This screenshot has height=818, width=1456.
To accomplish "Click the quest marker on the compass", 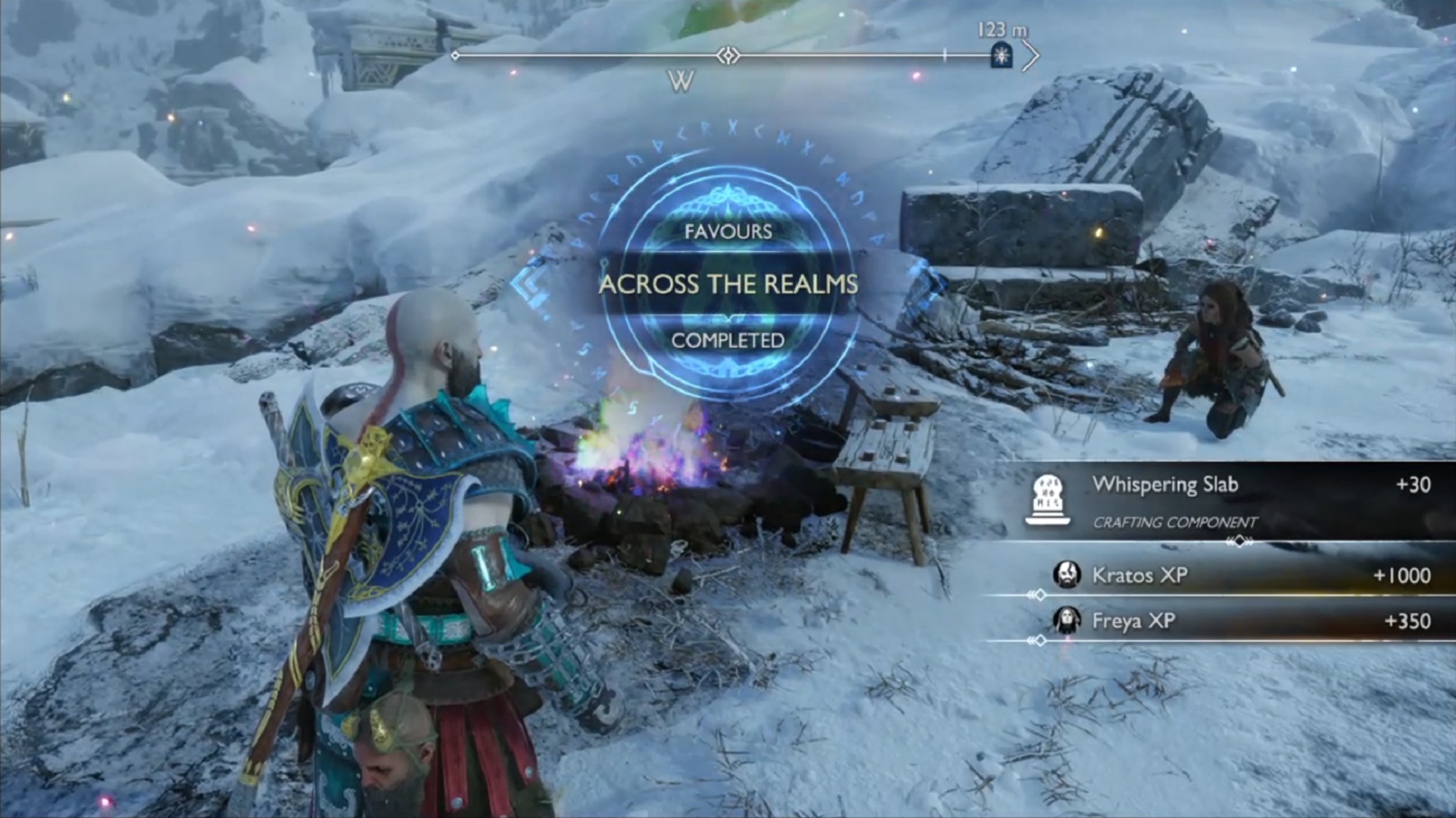I will point(1002,55).
